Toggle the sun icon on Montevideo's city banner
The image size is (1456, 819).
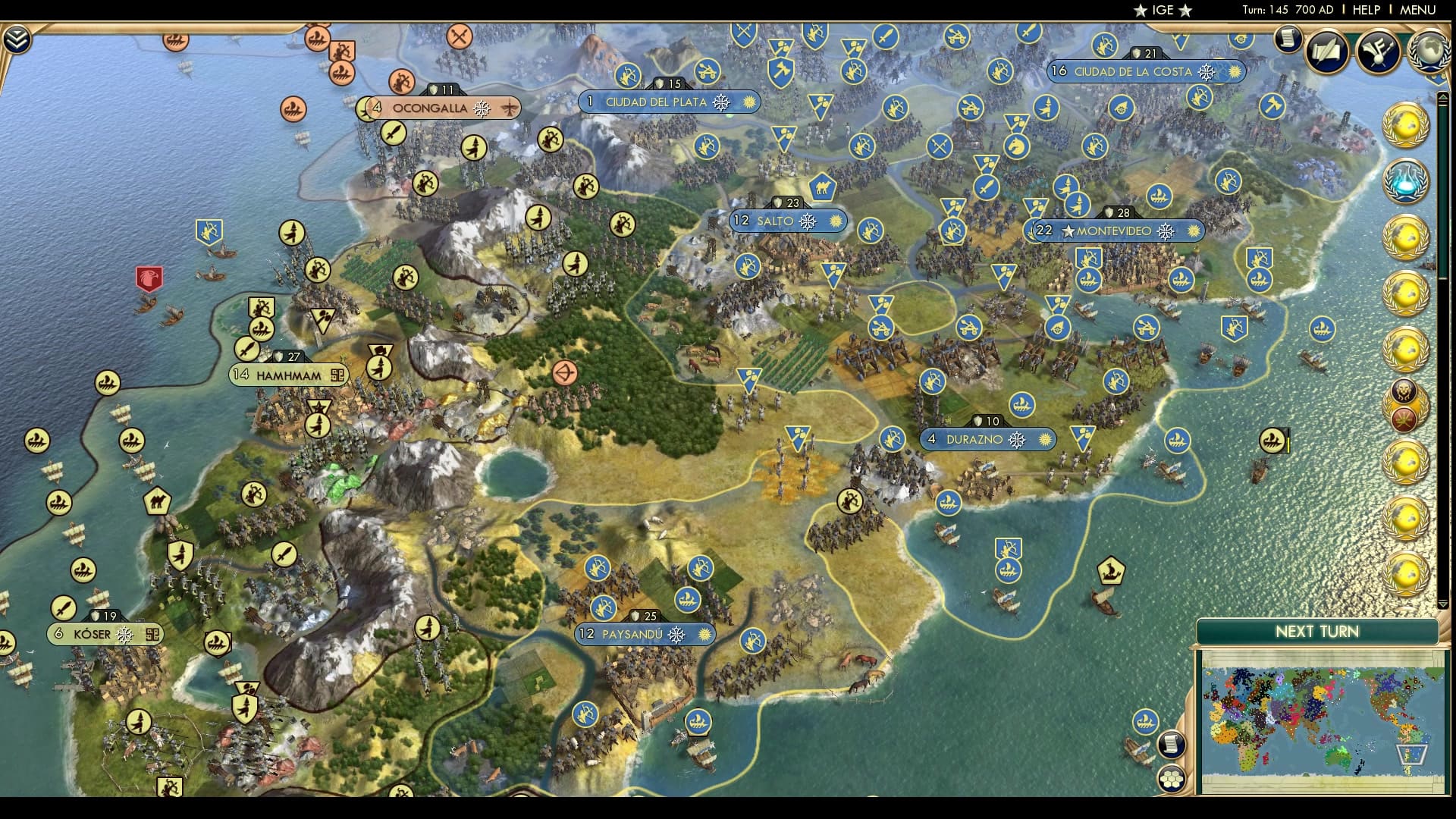[1194, 231]
